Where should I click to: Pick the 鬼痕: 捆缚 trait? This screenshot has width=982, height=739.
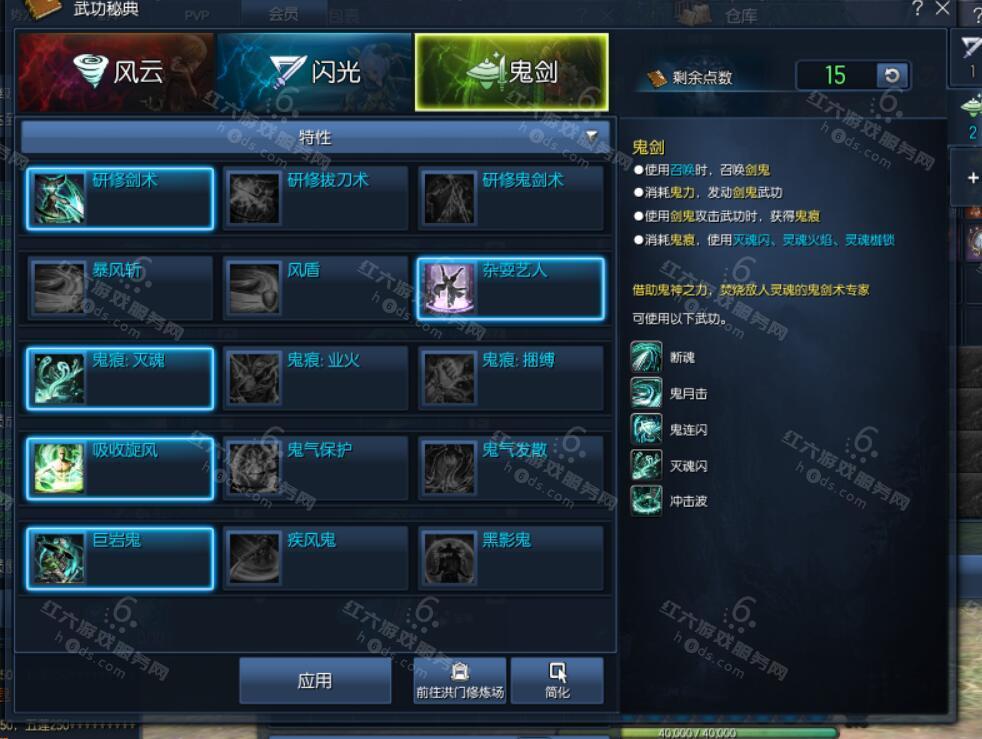click(510, 378)
